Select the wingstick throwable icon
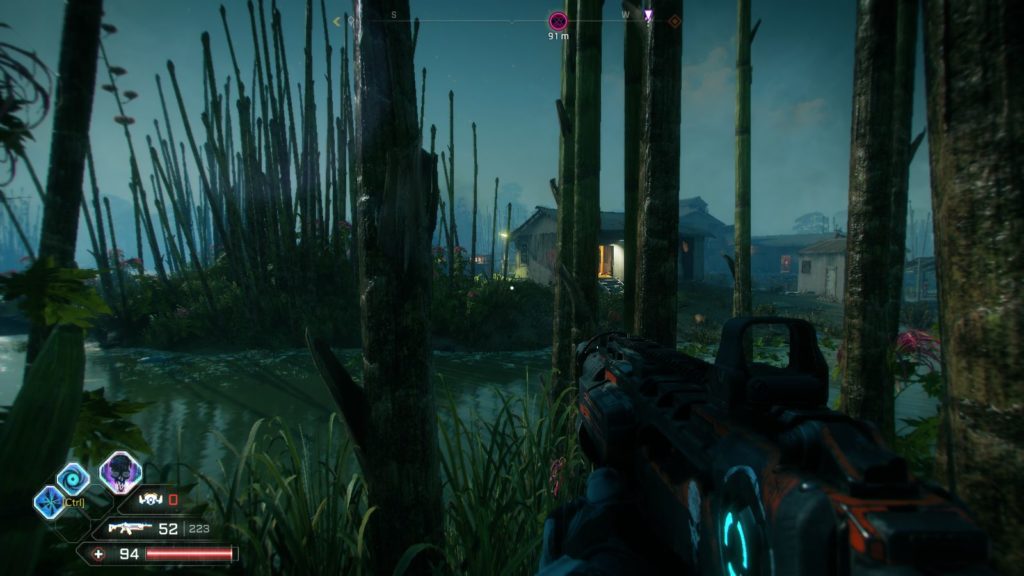The width and height of the screenshot is (1024, 576). pos(152,499)
